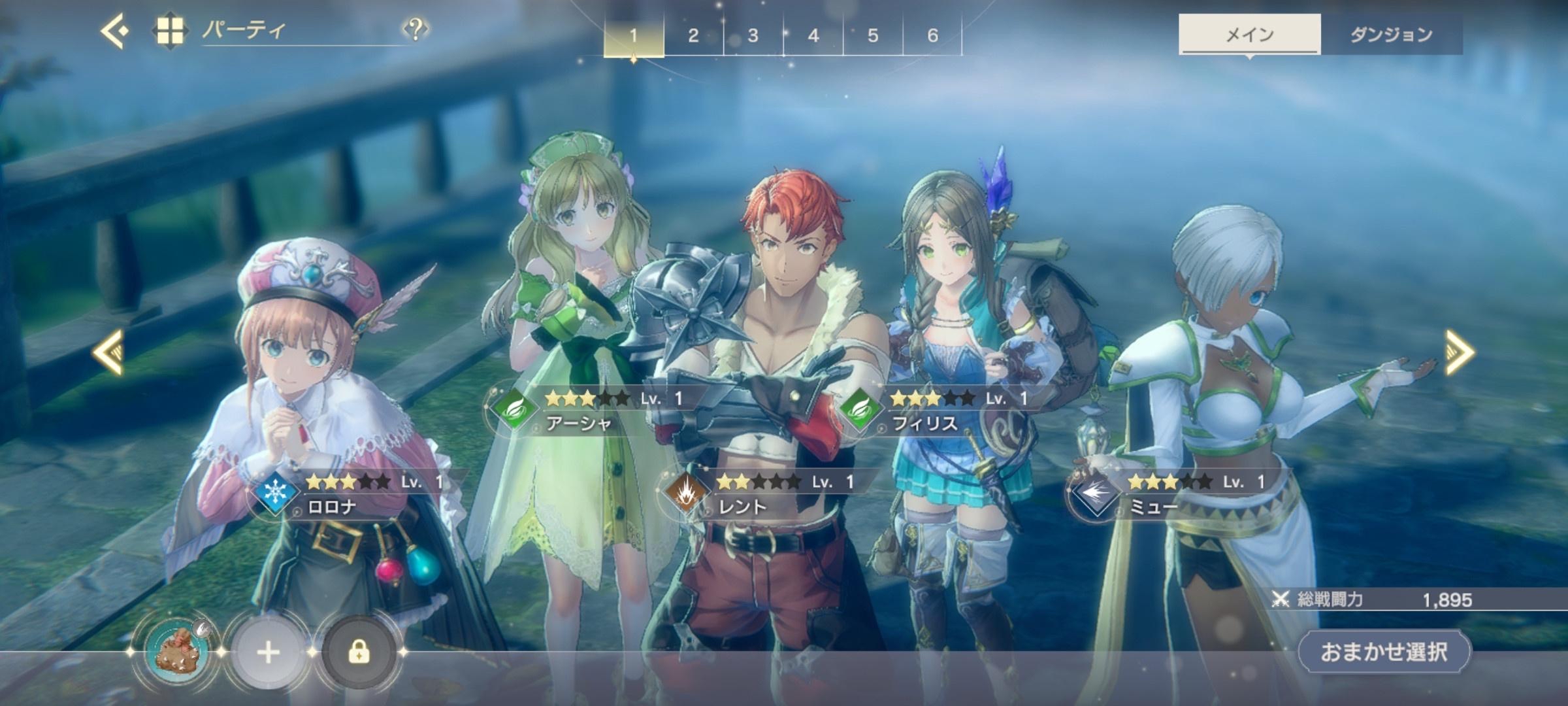This screenshot has height=706, width=1568.
Task: Show previous party with left chevron
Action: pyautogui.click(x=108, y=352)
